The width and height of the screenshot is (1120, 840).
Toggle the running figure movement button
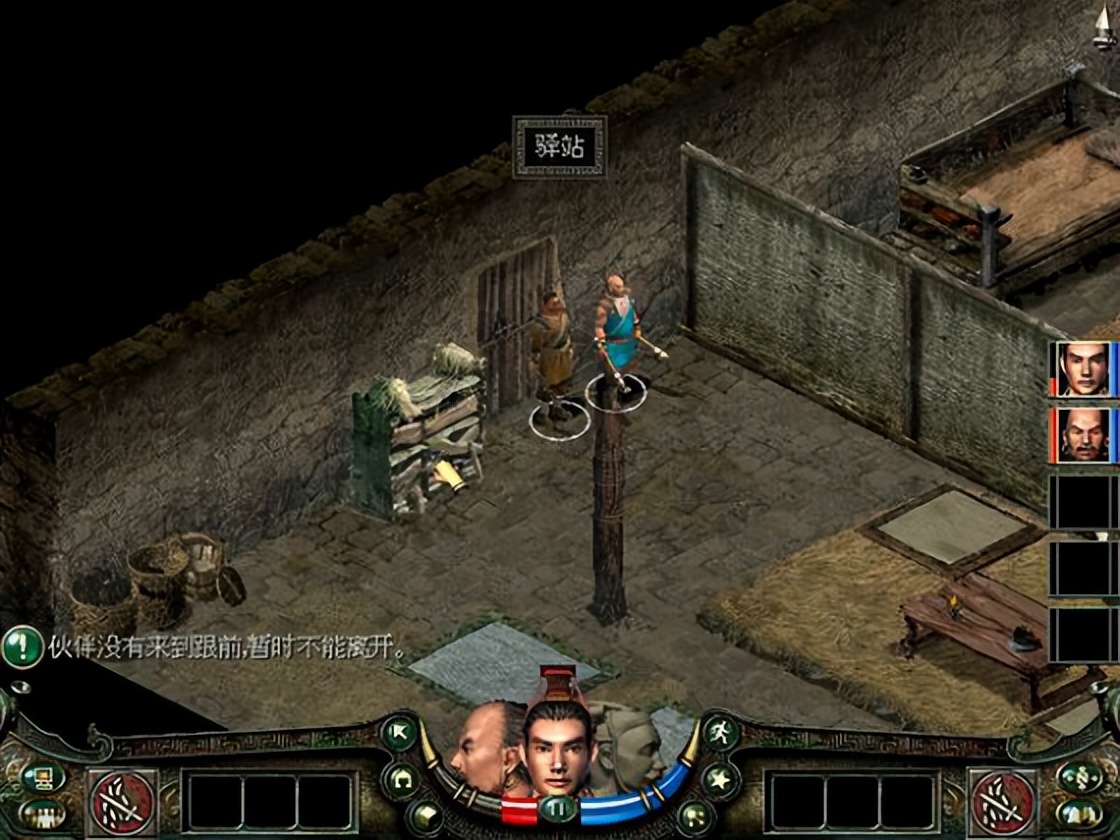coord(720,733)
